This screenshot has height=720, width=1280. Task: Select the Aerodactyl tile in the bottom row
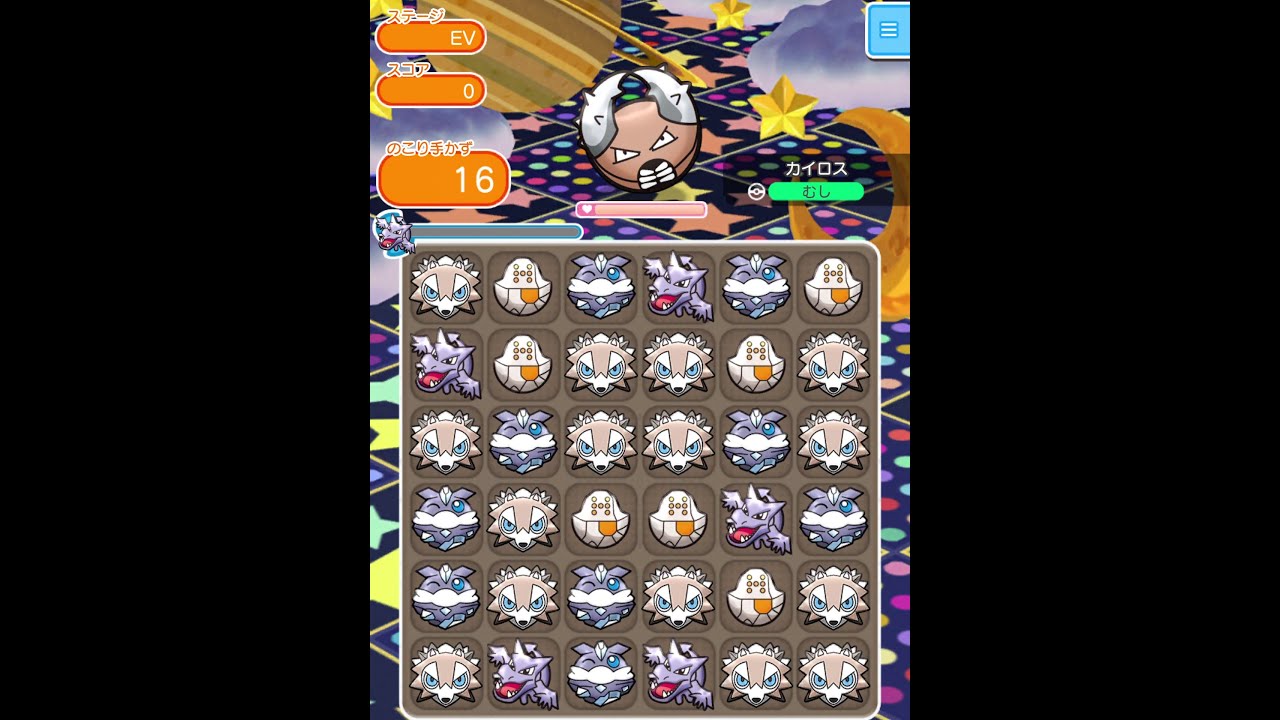click(x=523, y=673)
